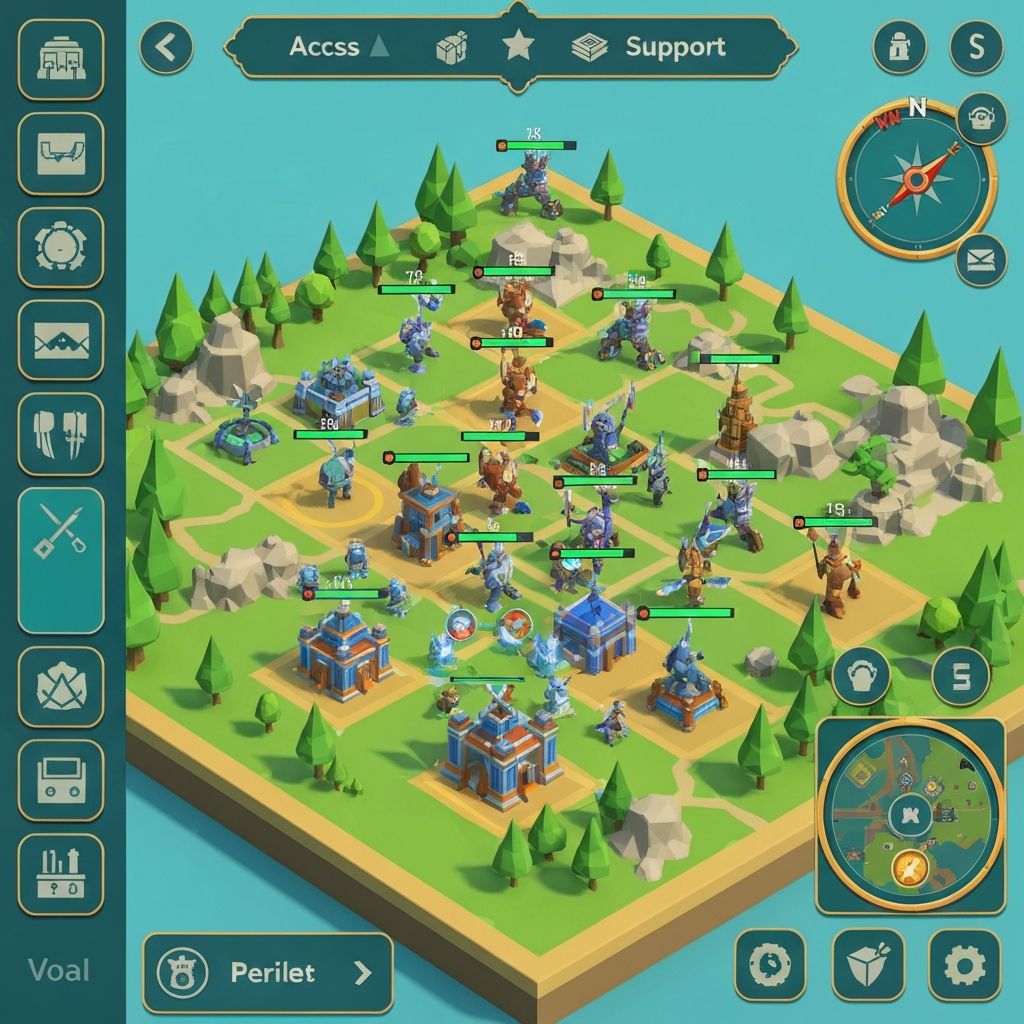Click the Perilet button
Screen dimensions: 1024x1024
pos(267,972)
